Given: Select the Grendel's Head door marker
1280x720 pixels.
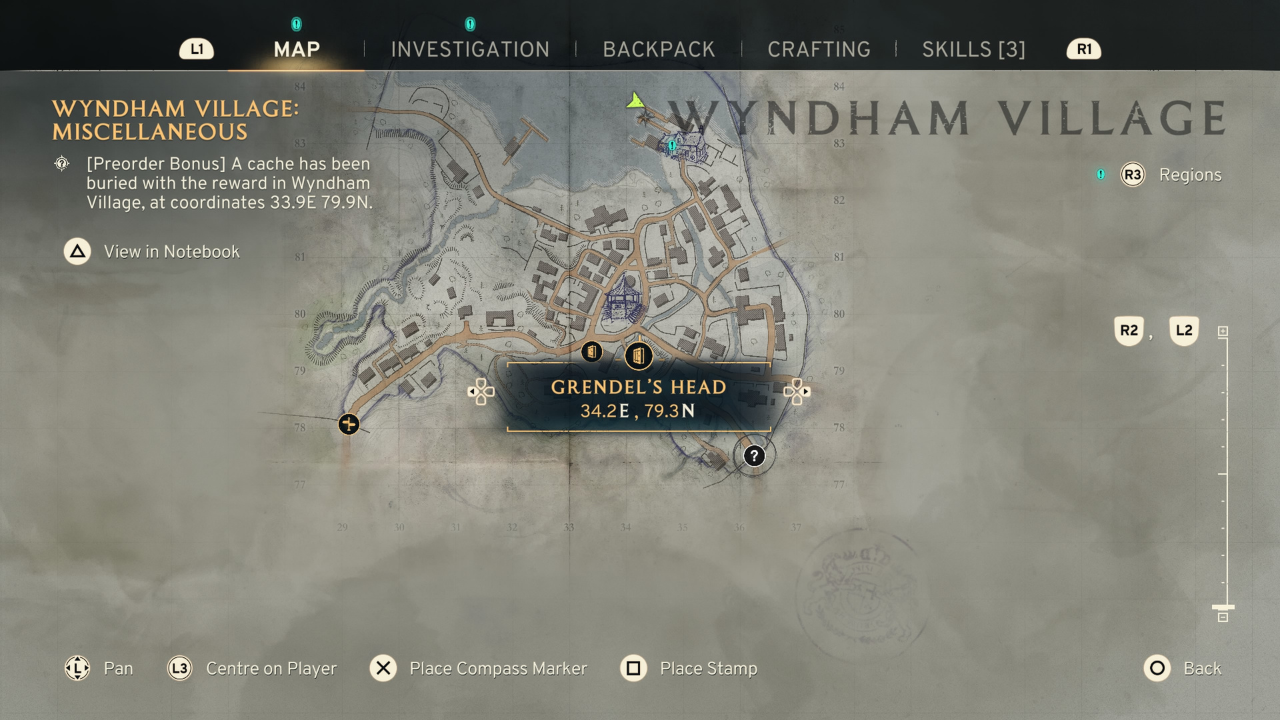Looking at the screenshot, I should pos(638,355).
